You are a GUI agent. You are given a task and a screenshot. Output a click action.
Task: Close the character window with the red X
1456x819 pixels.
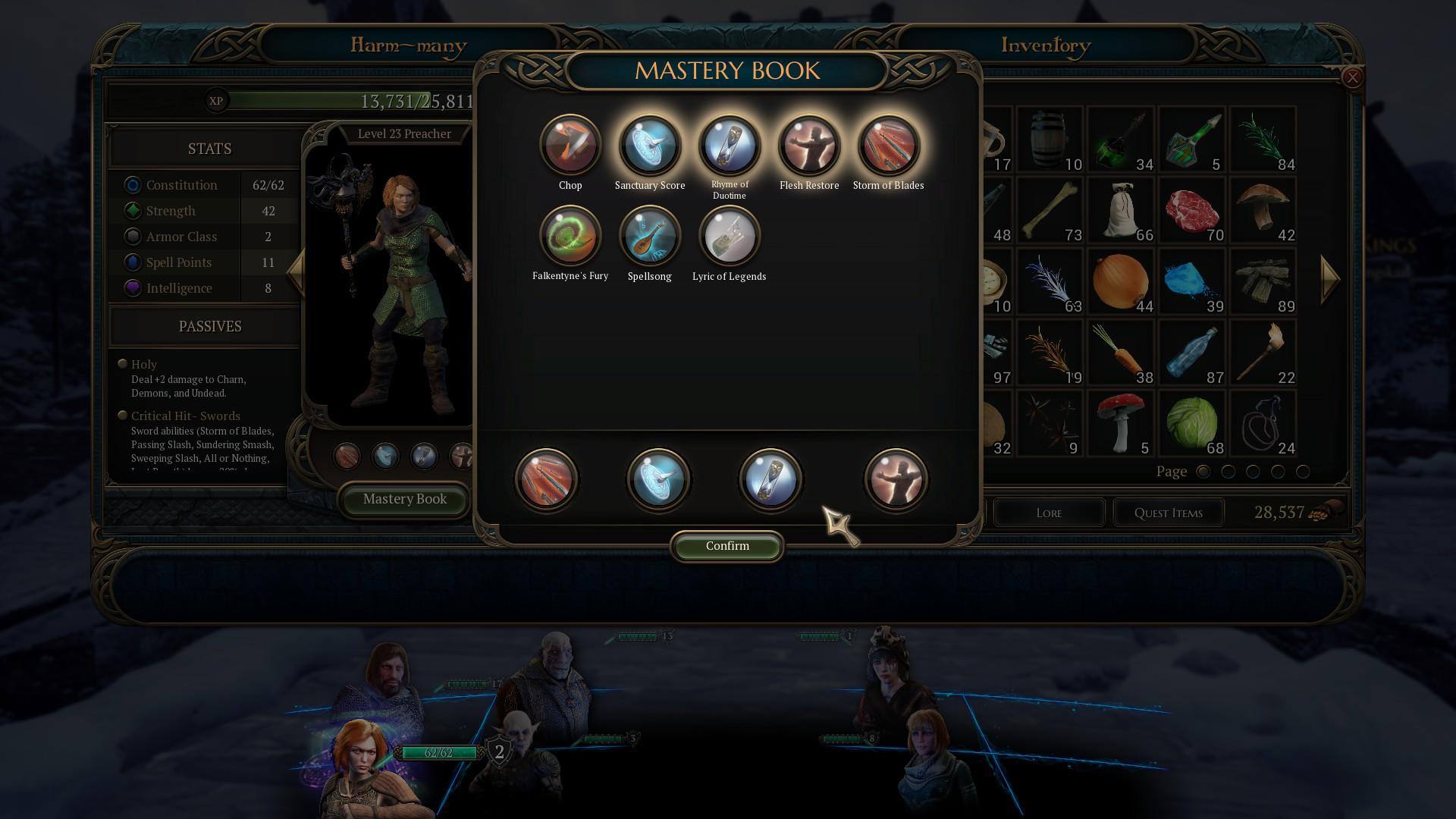click(1352, 77)
